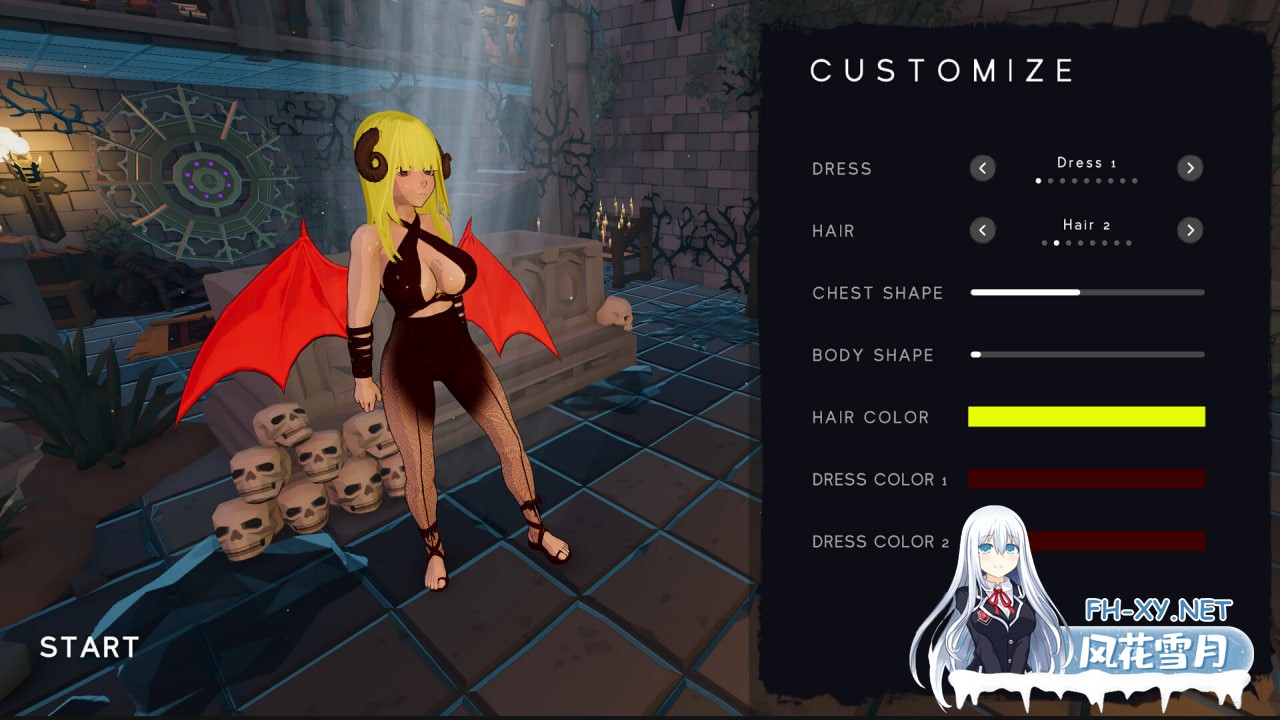The height and width of the screenshot is (720, 1280).
Task: Change the Dress Color 1 swatch
Action: point(1086,479)
